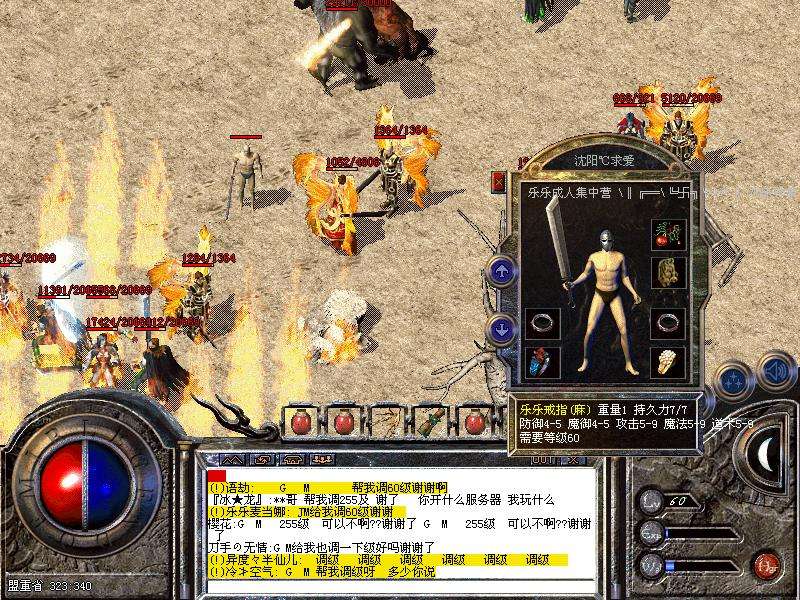Viewport: 800px width, 600px height.
Task: Close the character equipment panel
Action: (x=499, y=182)
